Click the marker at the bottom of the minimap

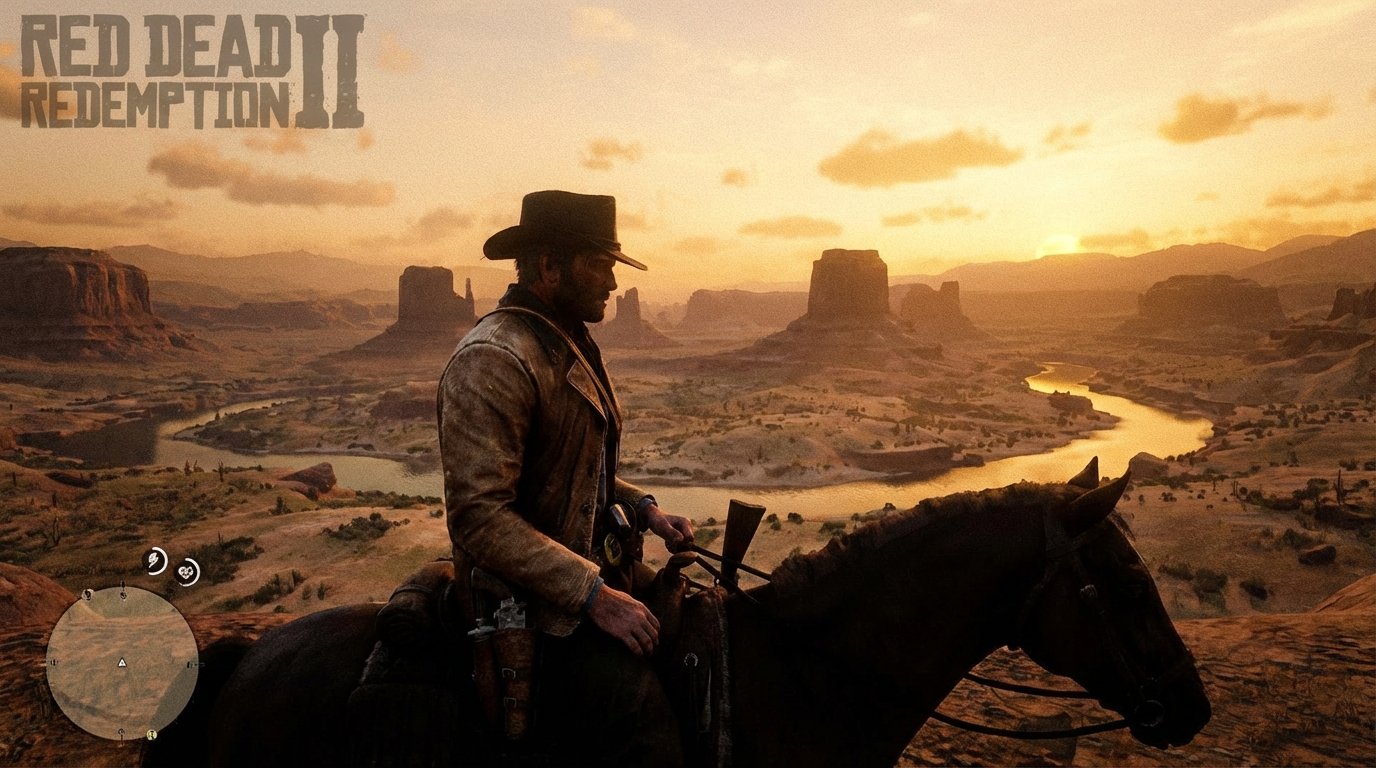tap(121, 731)
